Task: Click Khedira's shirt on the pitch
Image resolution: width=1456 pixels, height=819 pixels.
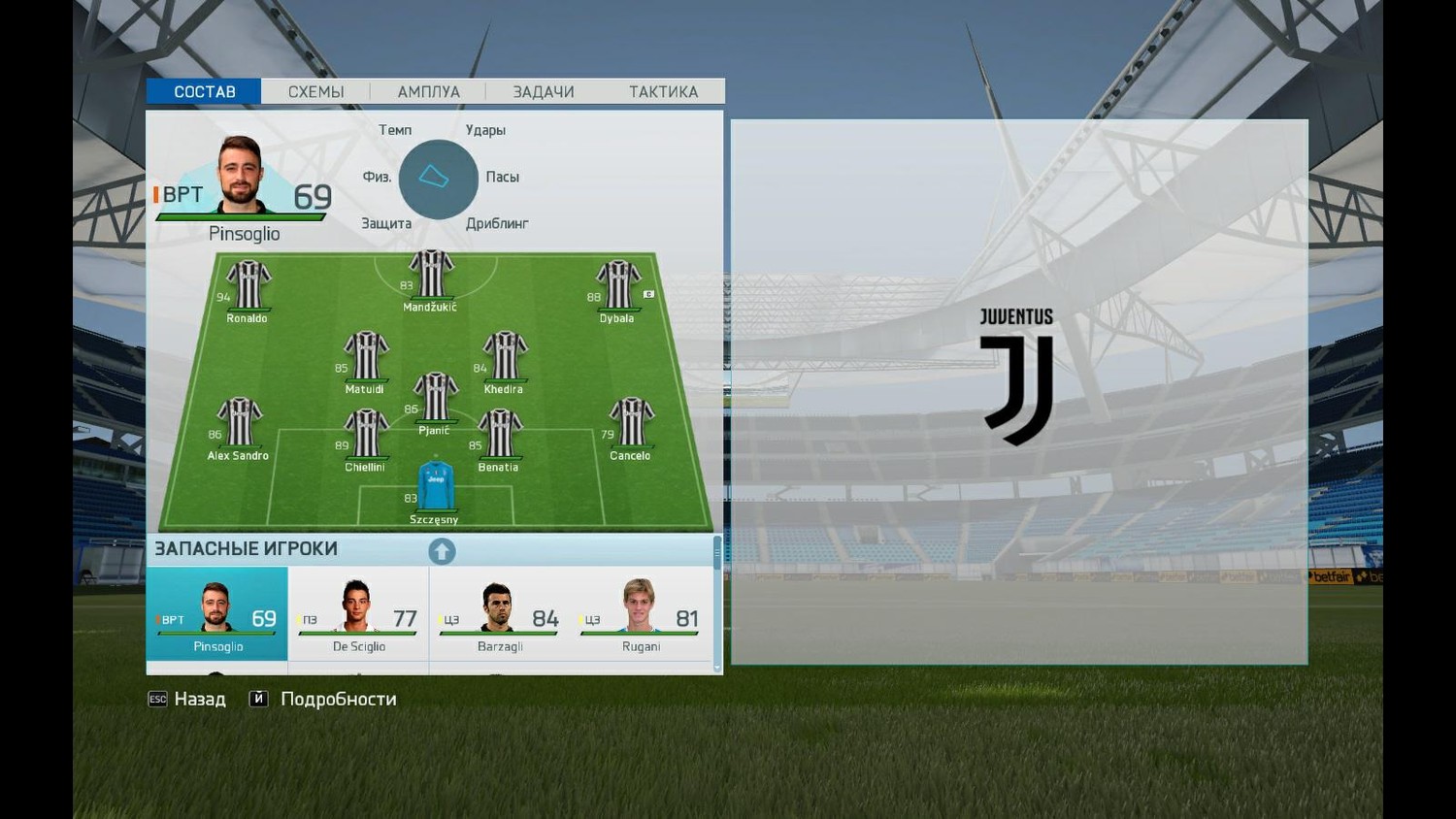Action: pyautogui.click(x=505, y=356)
